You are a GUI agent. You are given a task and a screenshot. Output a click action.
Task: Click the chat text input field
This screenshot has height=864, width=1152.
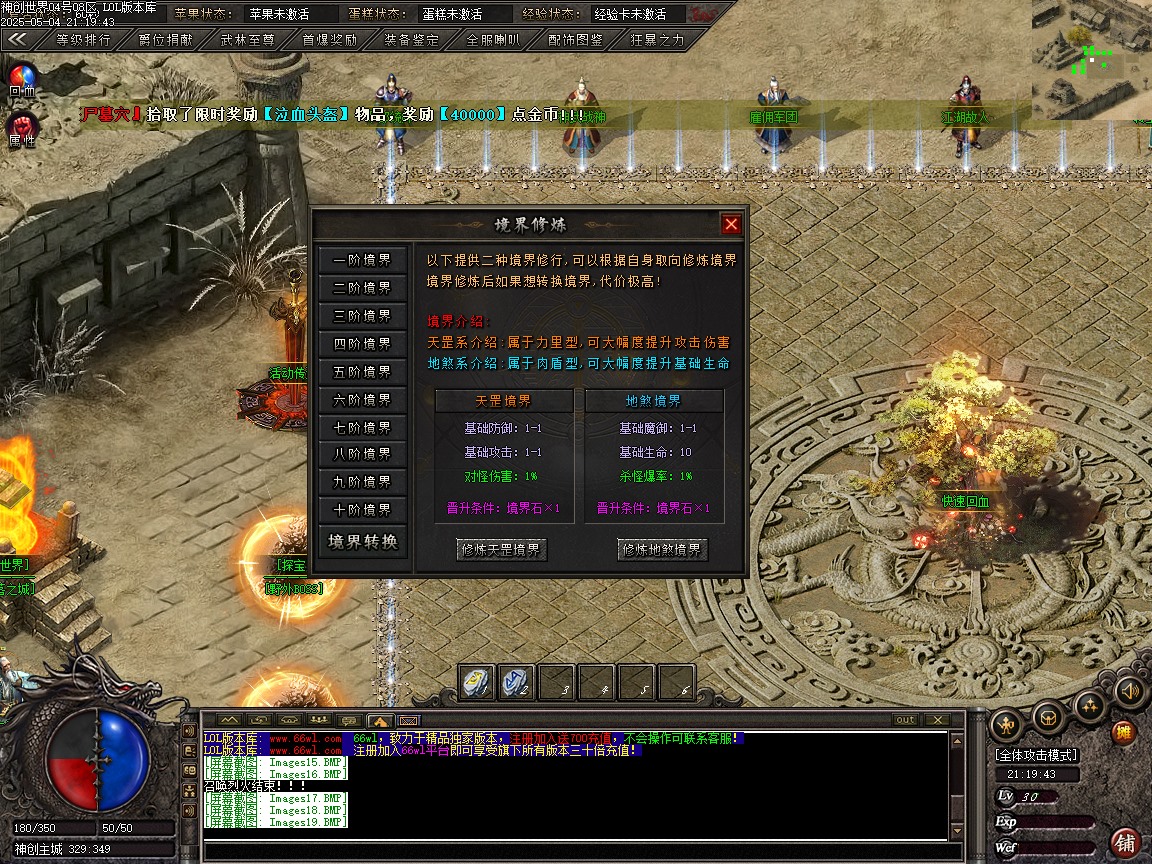pyautogui.click(x=575, y=852)
